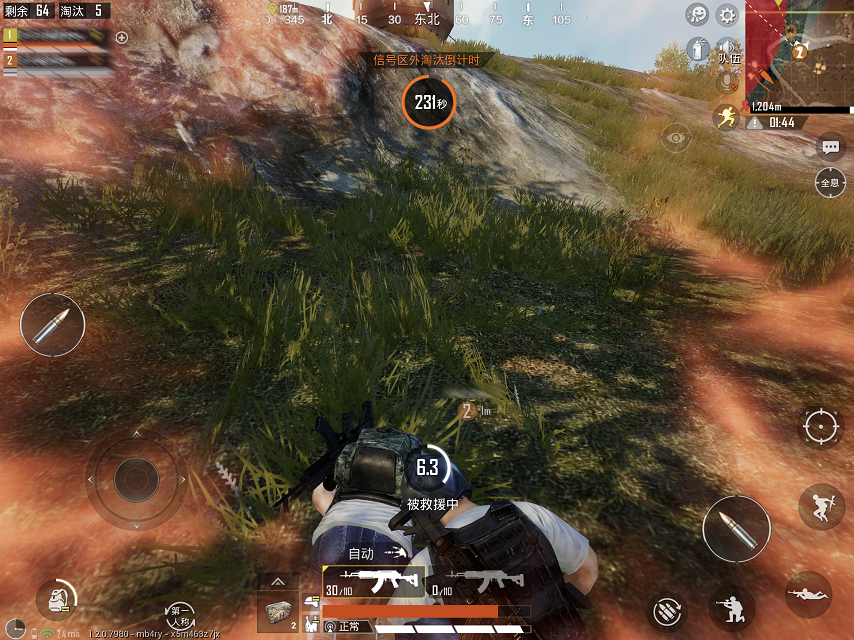Screen dimensions: 854x640
Task: Tap the aim-down-sights crosshair button
Action: (821, 427)
